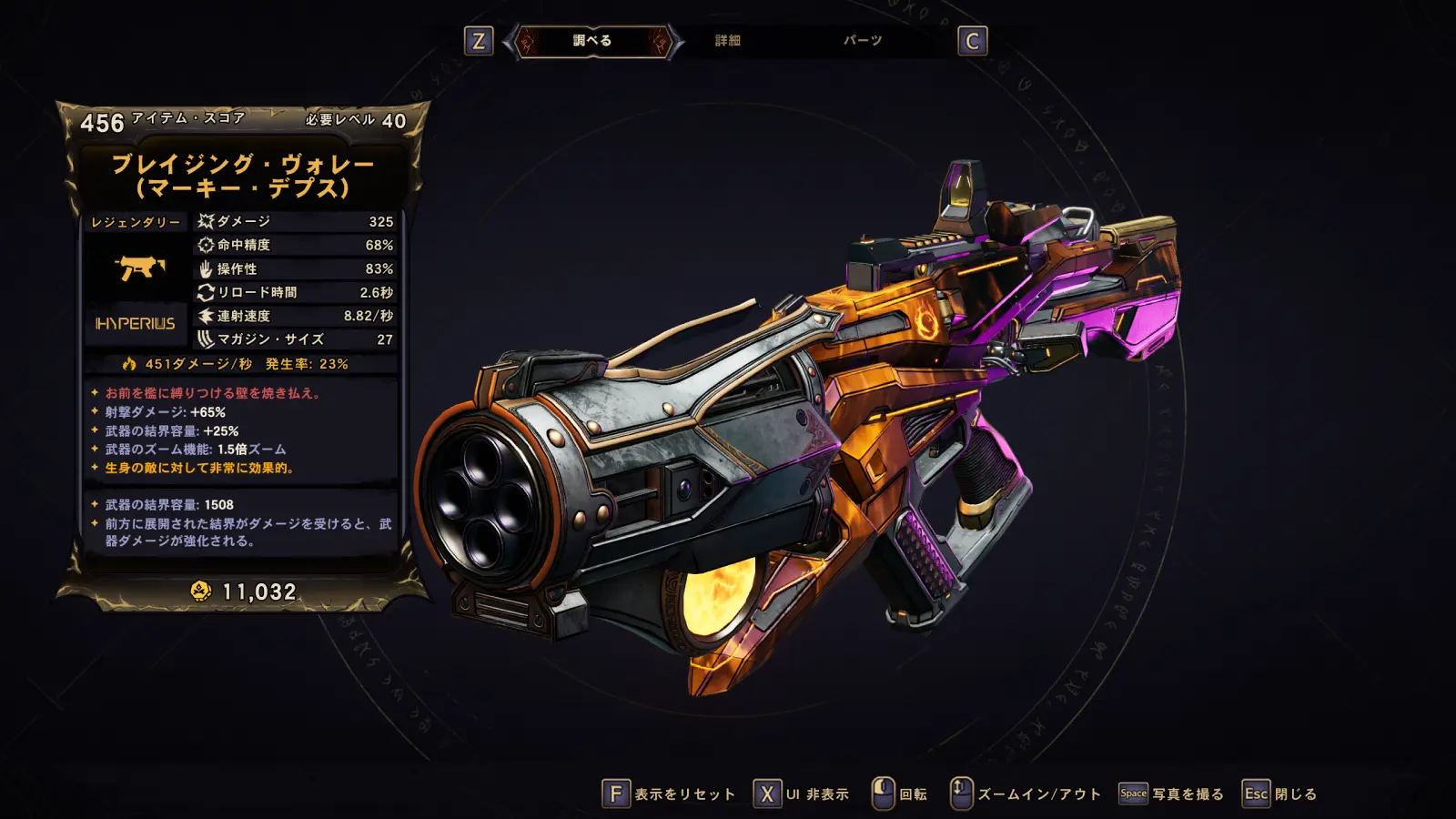Select the 調べる tab
This screenshot has height=819, width=1456.
(592, 41)
